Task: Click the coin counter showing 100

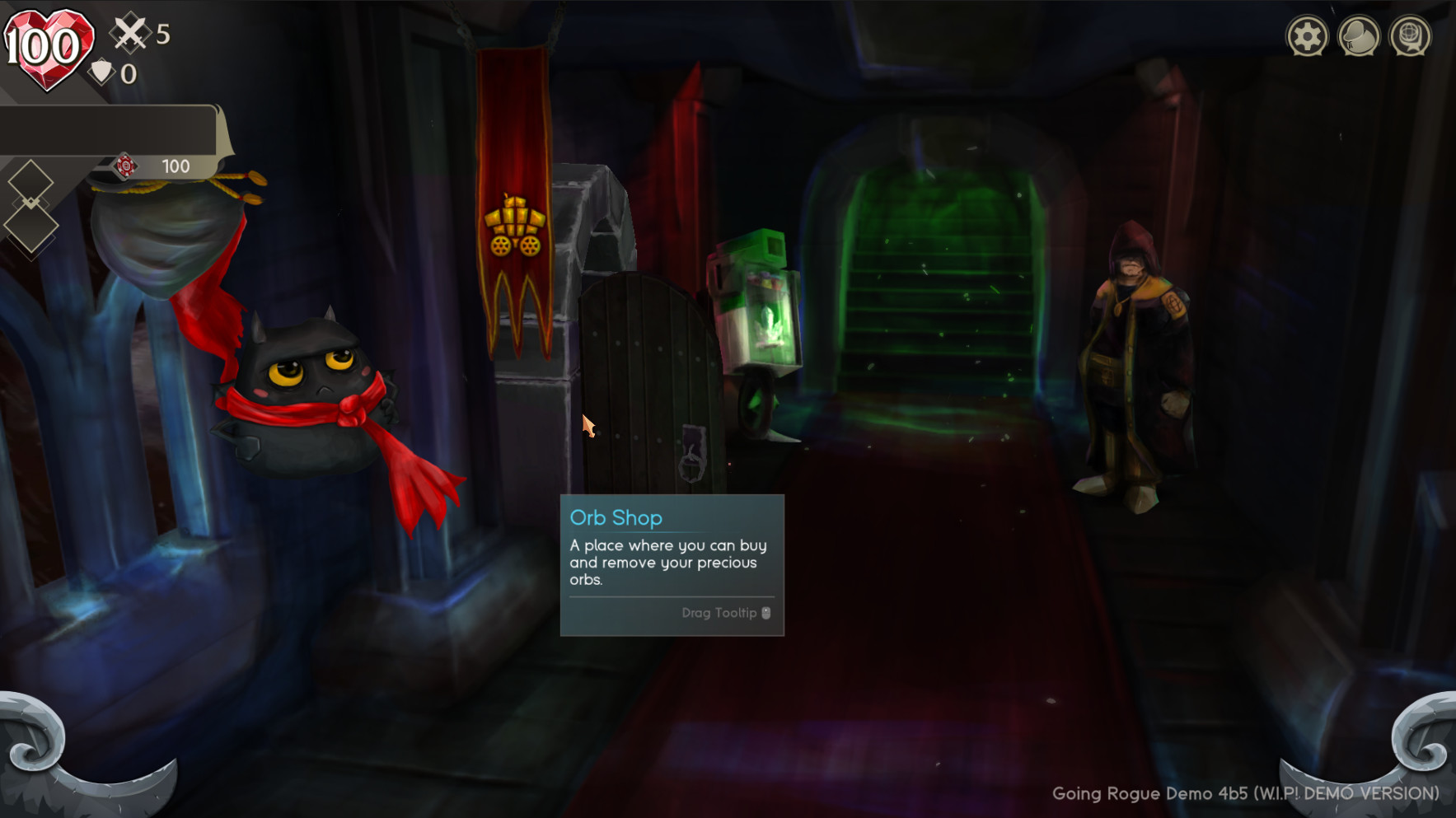Action: 176,166
